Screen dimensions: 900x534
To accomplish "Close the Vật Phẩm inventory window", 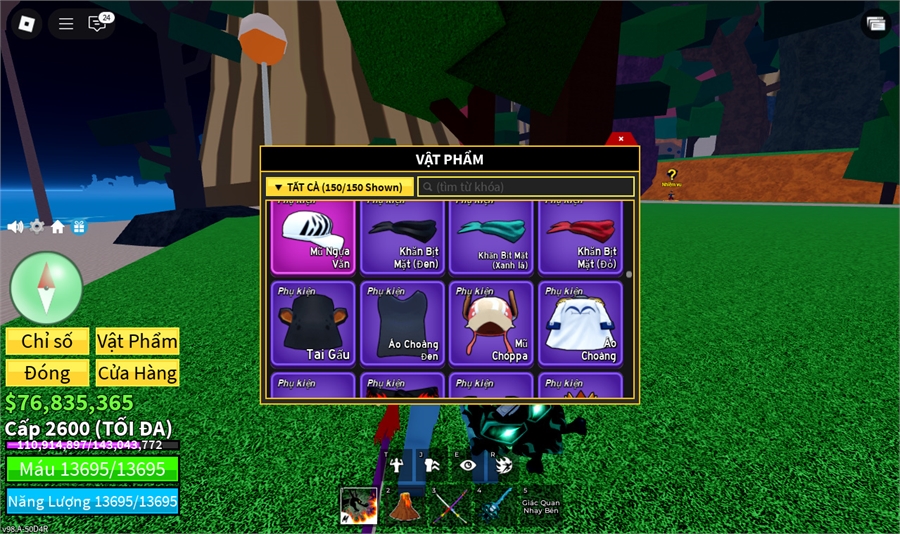I will [621, 138].
